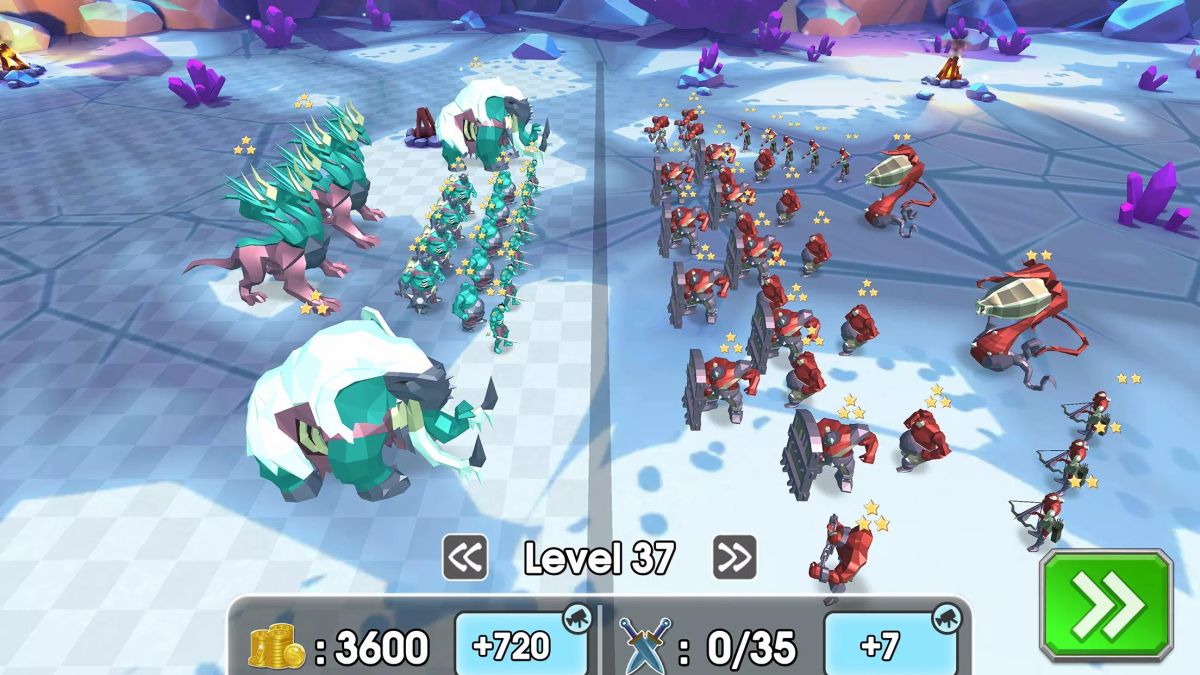Viewport: 1200px width, 675px height.
Task: Start the battle with green arrow button
Action: tap(1106, 603)
